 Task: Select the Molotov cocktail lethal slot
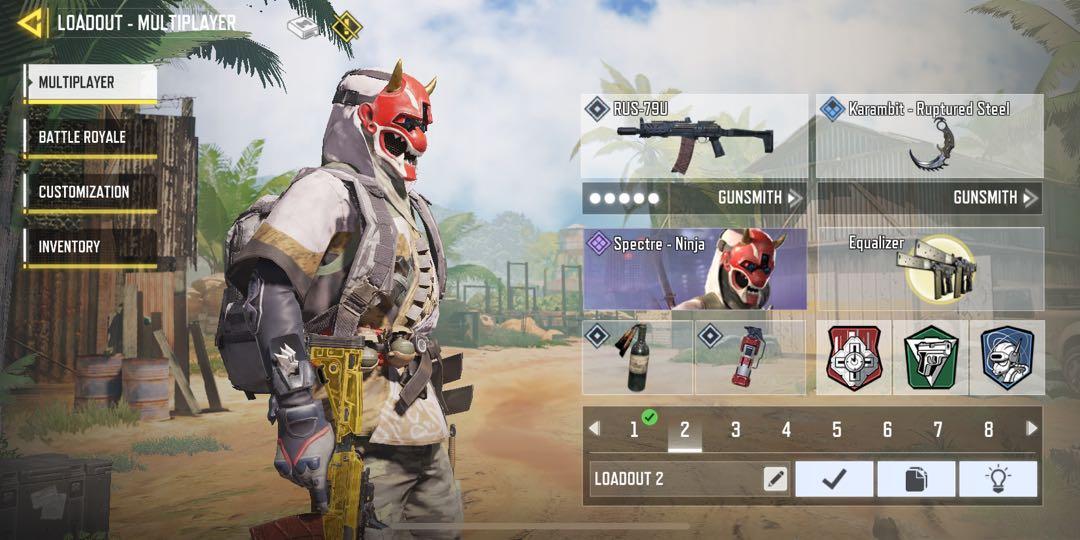pos(637,357)
